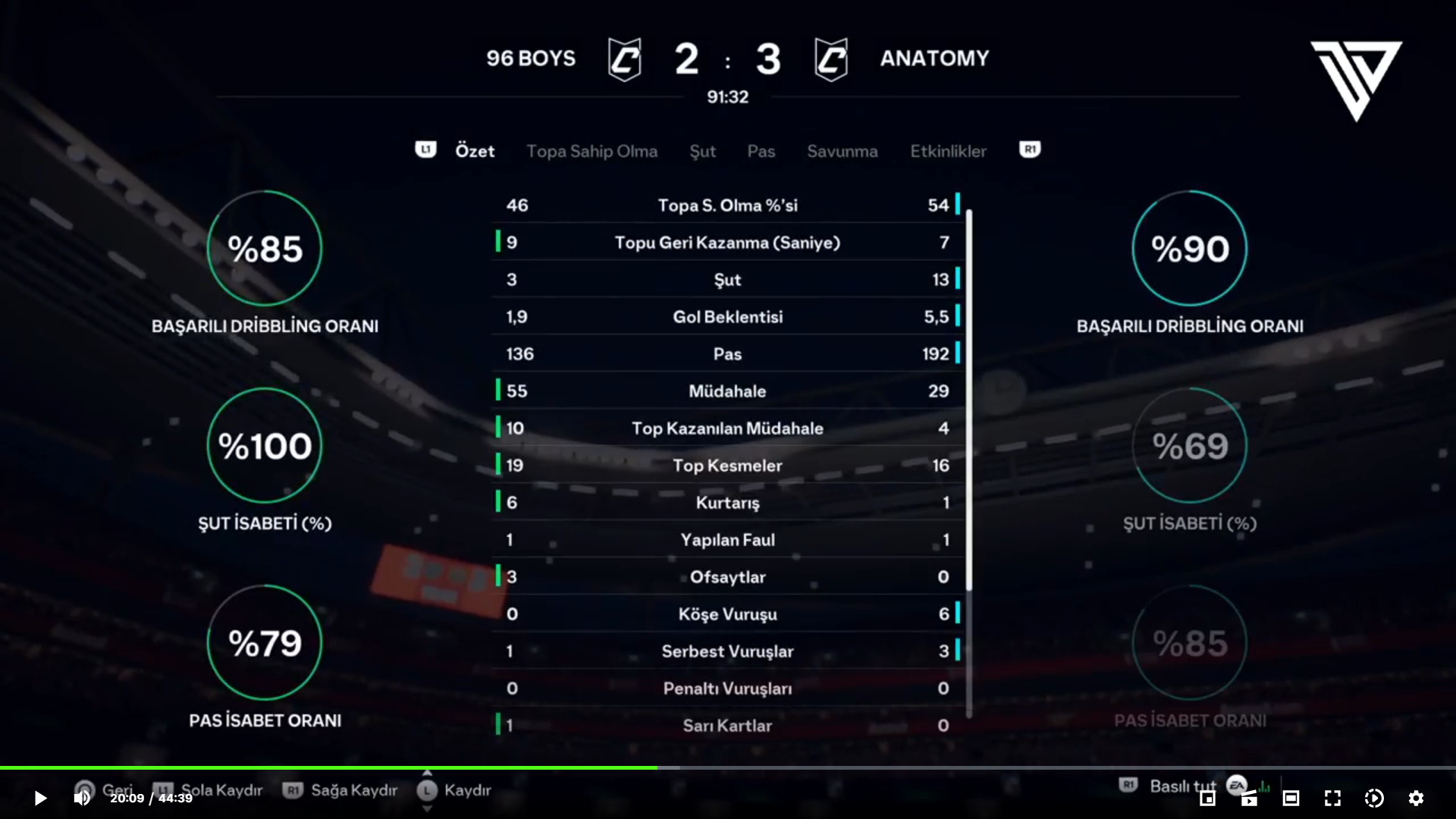
Task: Show the Pas statistics tab
Action: [761, 151]
